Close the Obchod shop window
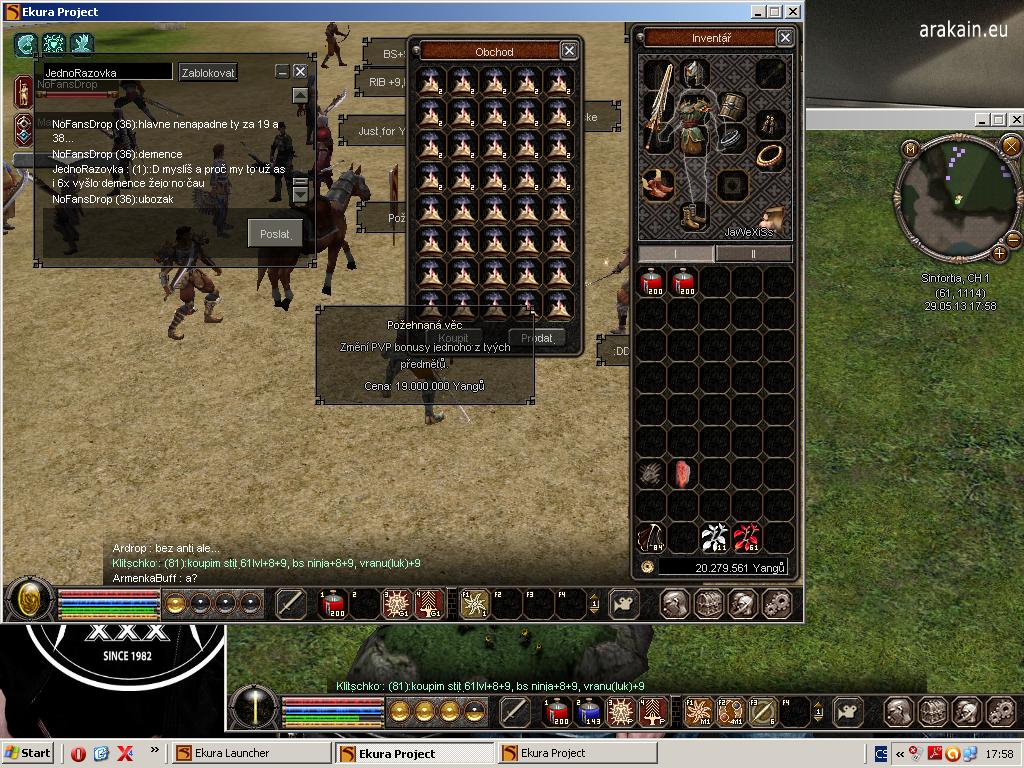Viewport: 1024px width, 768px height. (x=568, y=51)
